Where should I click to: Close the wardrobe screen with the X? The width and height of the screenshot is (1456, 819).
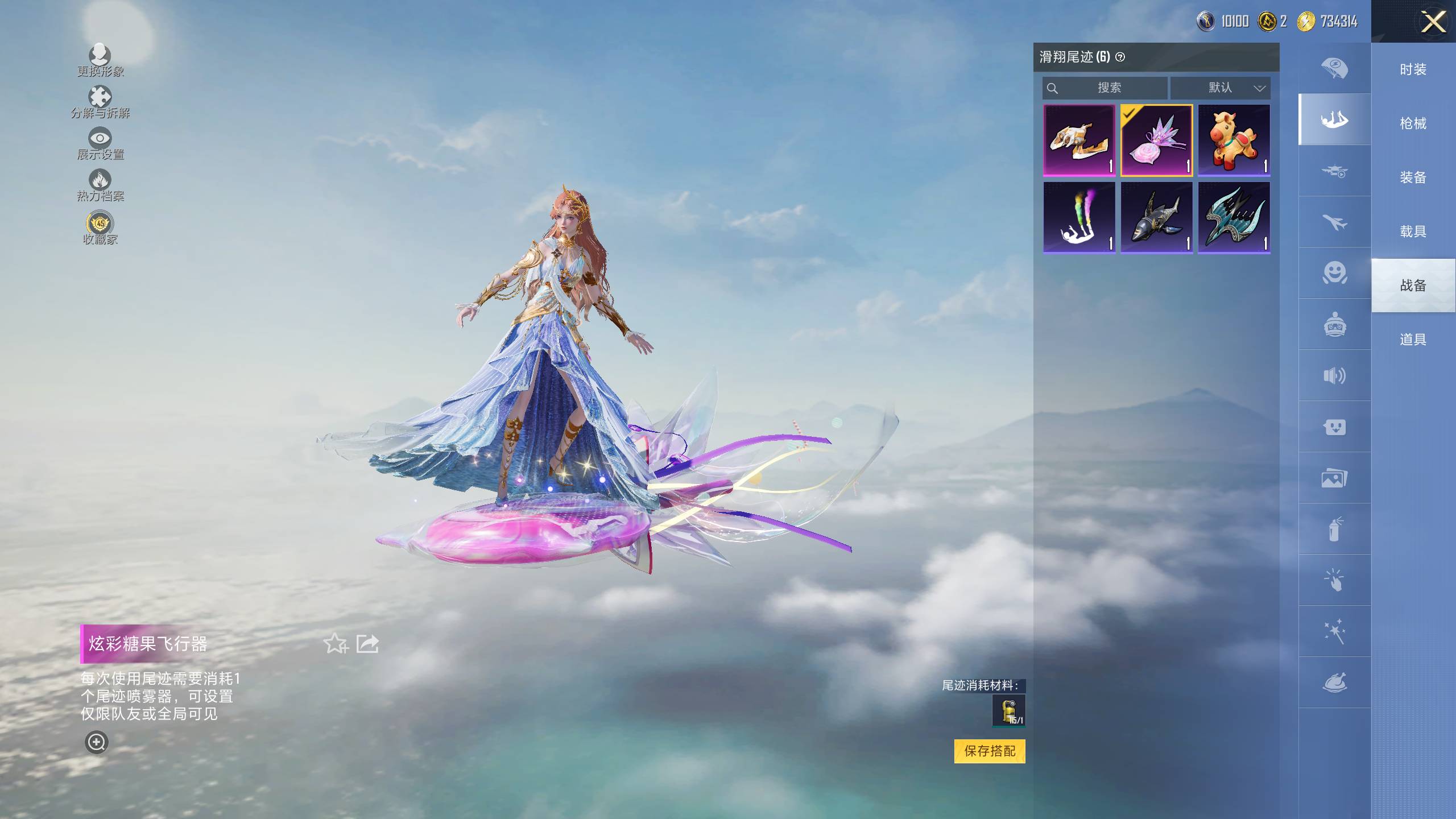[1433, 23]
